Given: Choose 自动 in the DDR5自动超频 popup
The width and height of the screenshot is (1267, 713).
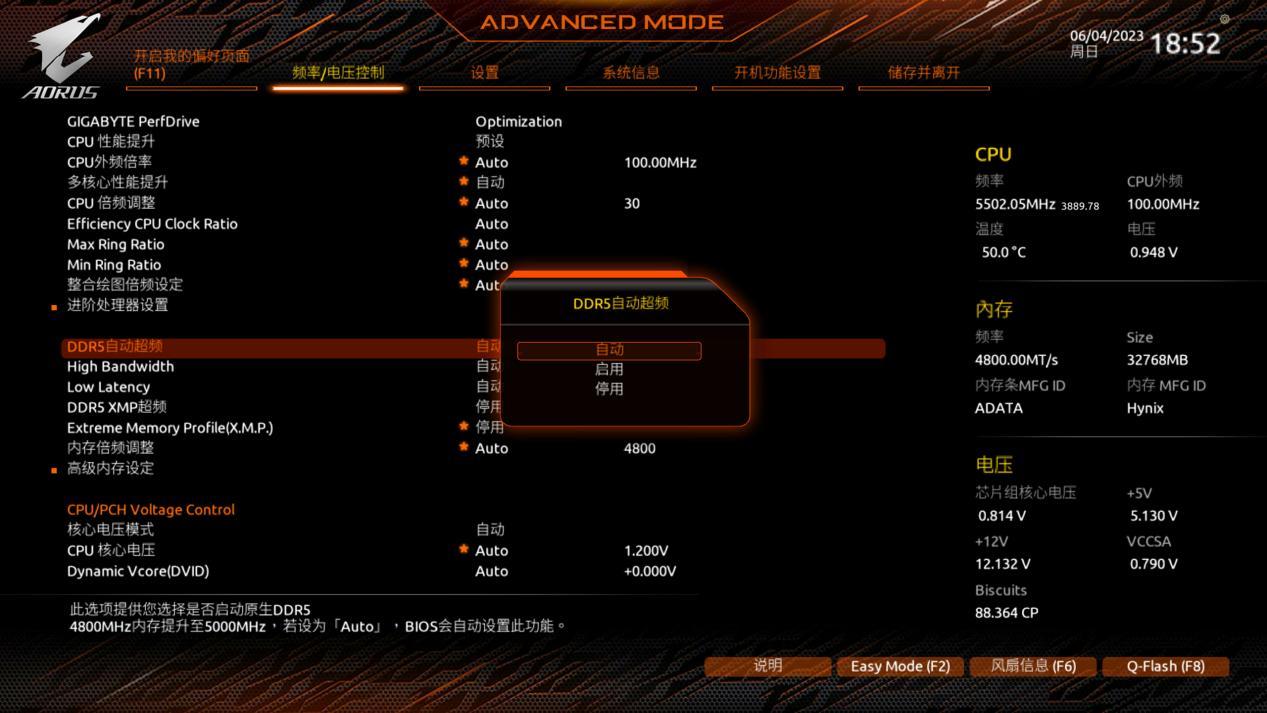Looking at the screenshot, I should [609, 350].
